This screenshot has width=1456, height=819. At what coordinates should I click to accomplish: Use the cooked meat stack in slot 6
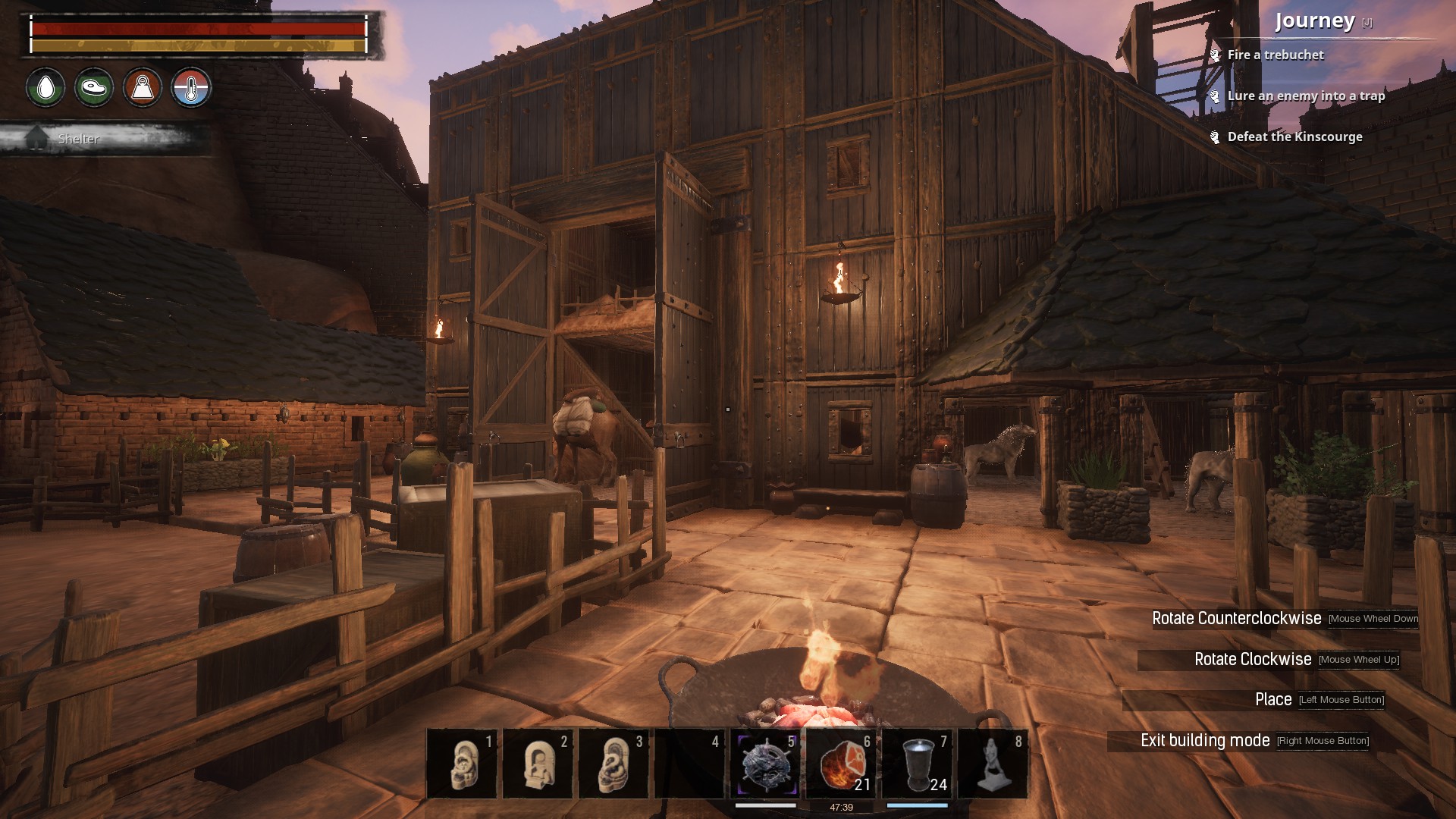pyautogui.click(x=841, y=764)
